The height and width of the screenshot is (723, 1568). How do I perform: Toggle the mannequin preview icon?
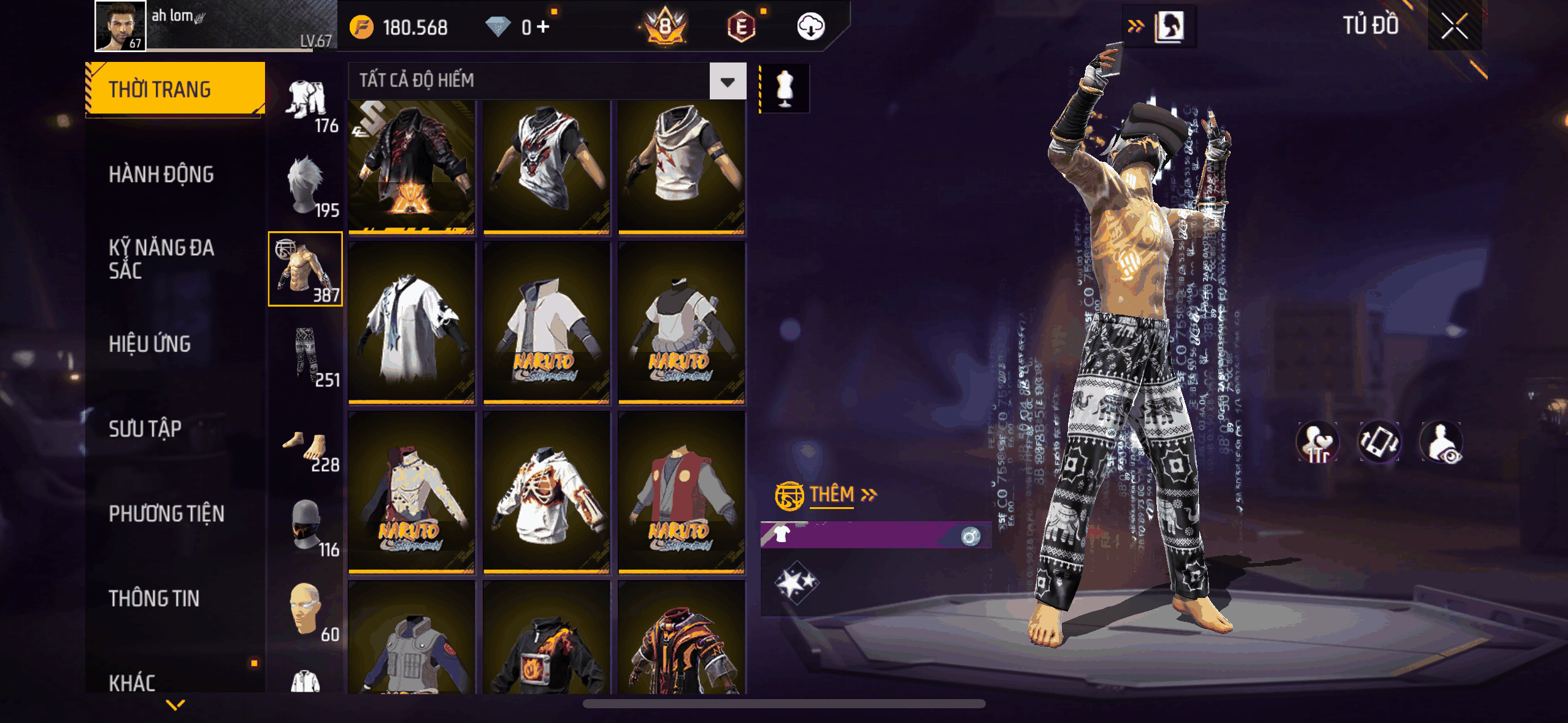coord(785,88)
